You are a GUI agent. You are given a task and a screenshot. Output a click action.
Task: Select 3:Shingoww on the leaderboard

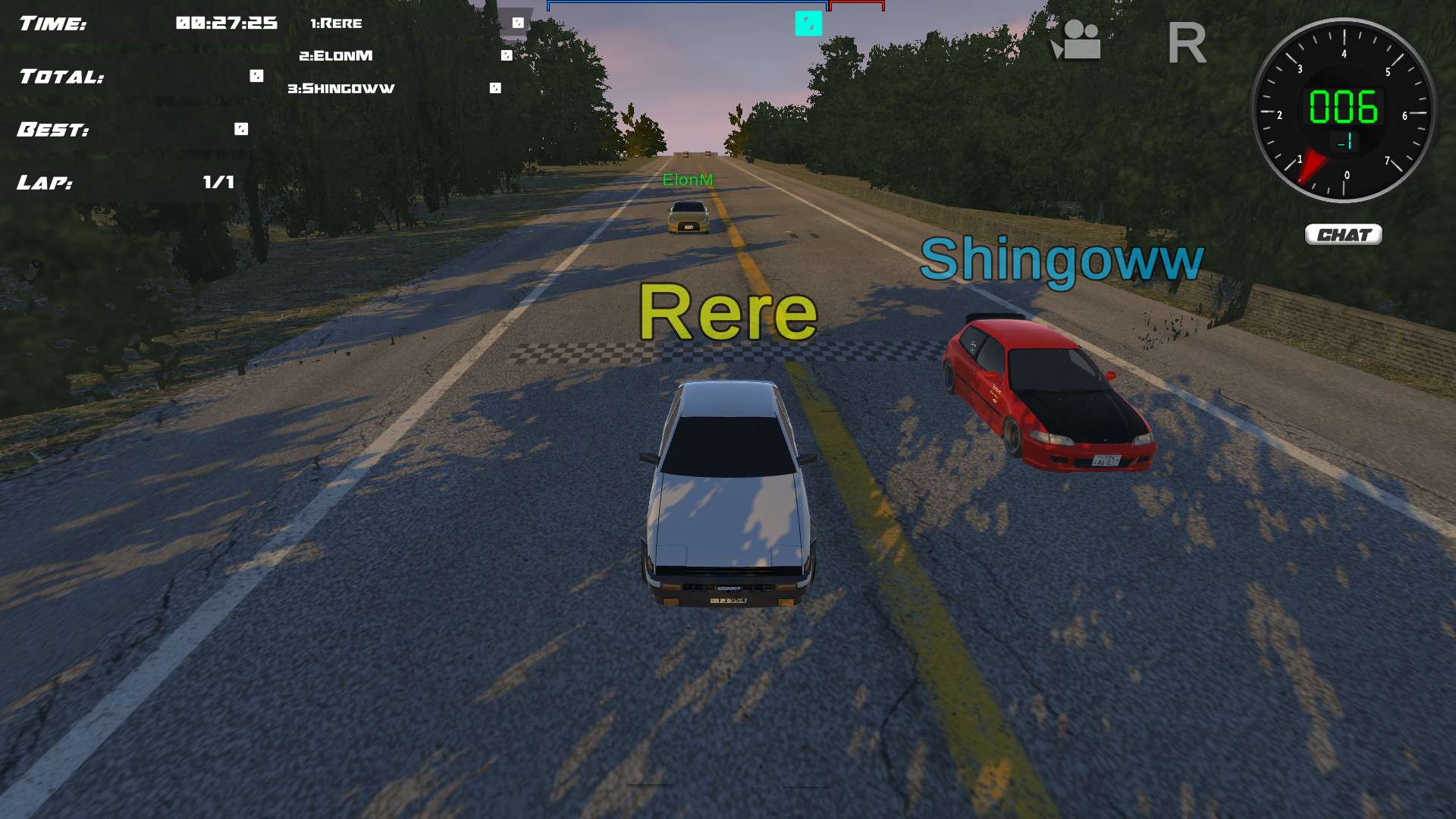coord(340,88)
